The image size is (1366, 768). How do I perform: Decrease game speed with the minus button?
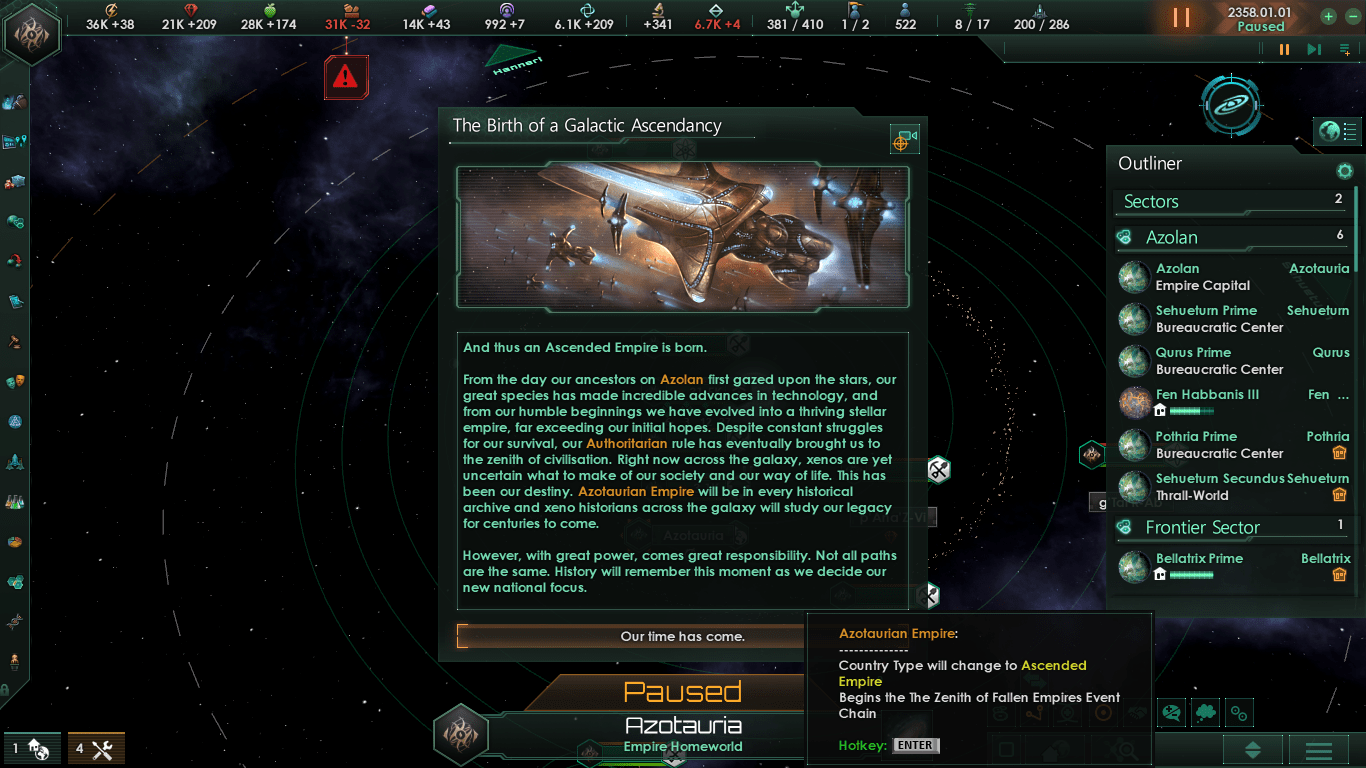coord(1352,16)
